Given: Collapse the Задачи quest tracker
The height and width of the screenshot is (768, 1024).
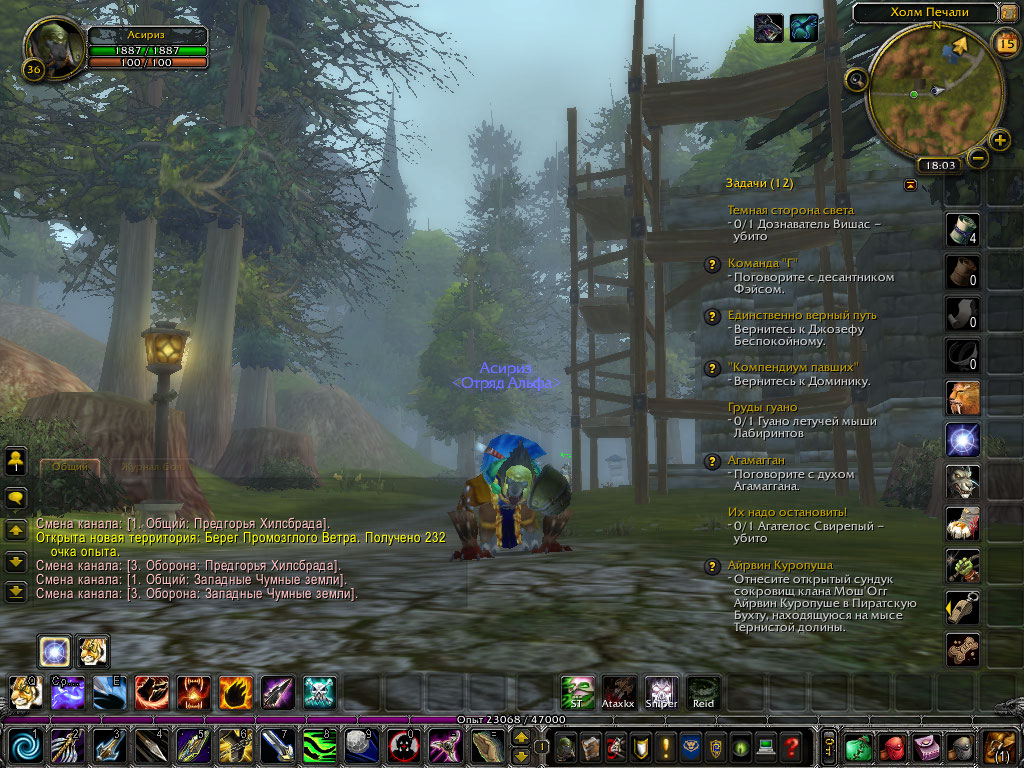Looking at the screenshot, I should 910,184.
